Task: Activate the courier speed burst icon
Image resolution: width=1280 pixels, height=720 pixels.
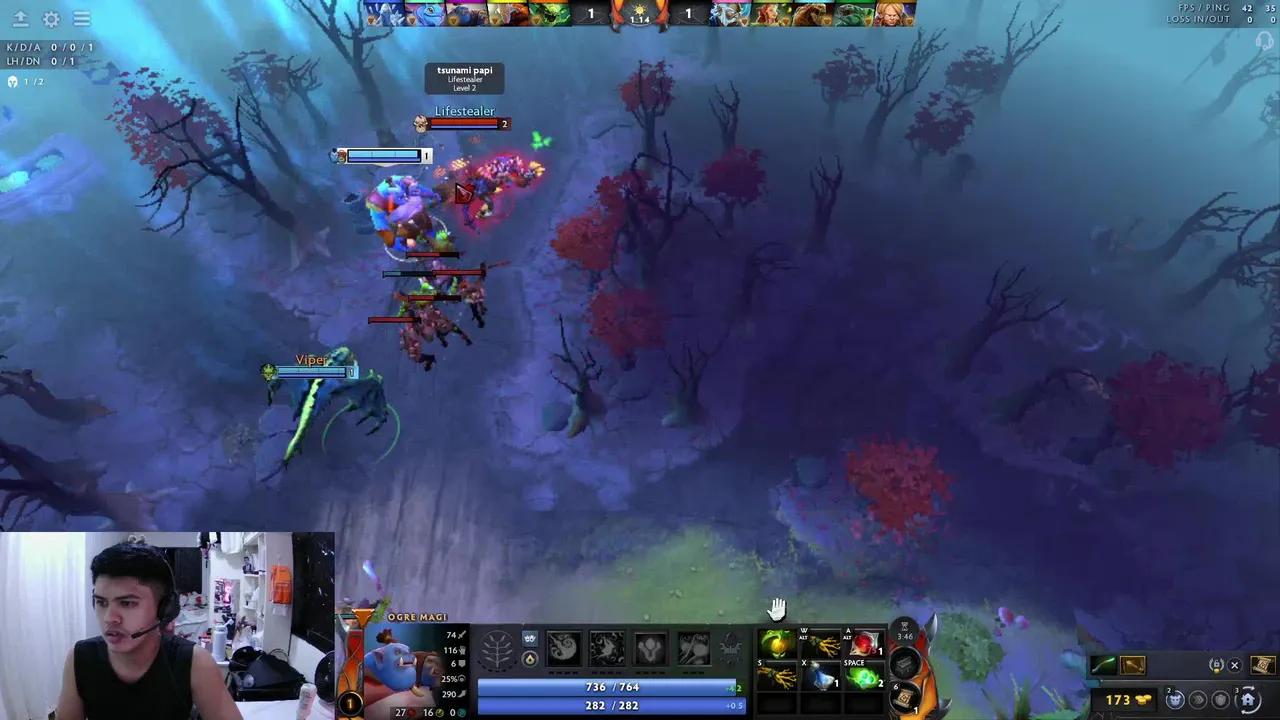Action: click(x=1198, y=700)
